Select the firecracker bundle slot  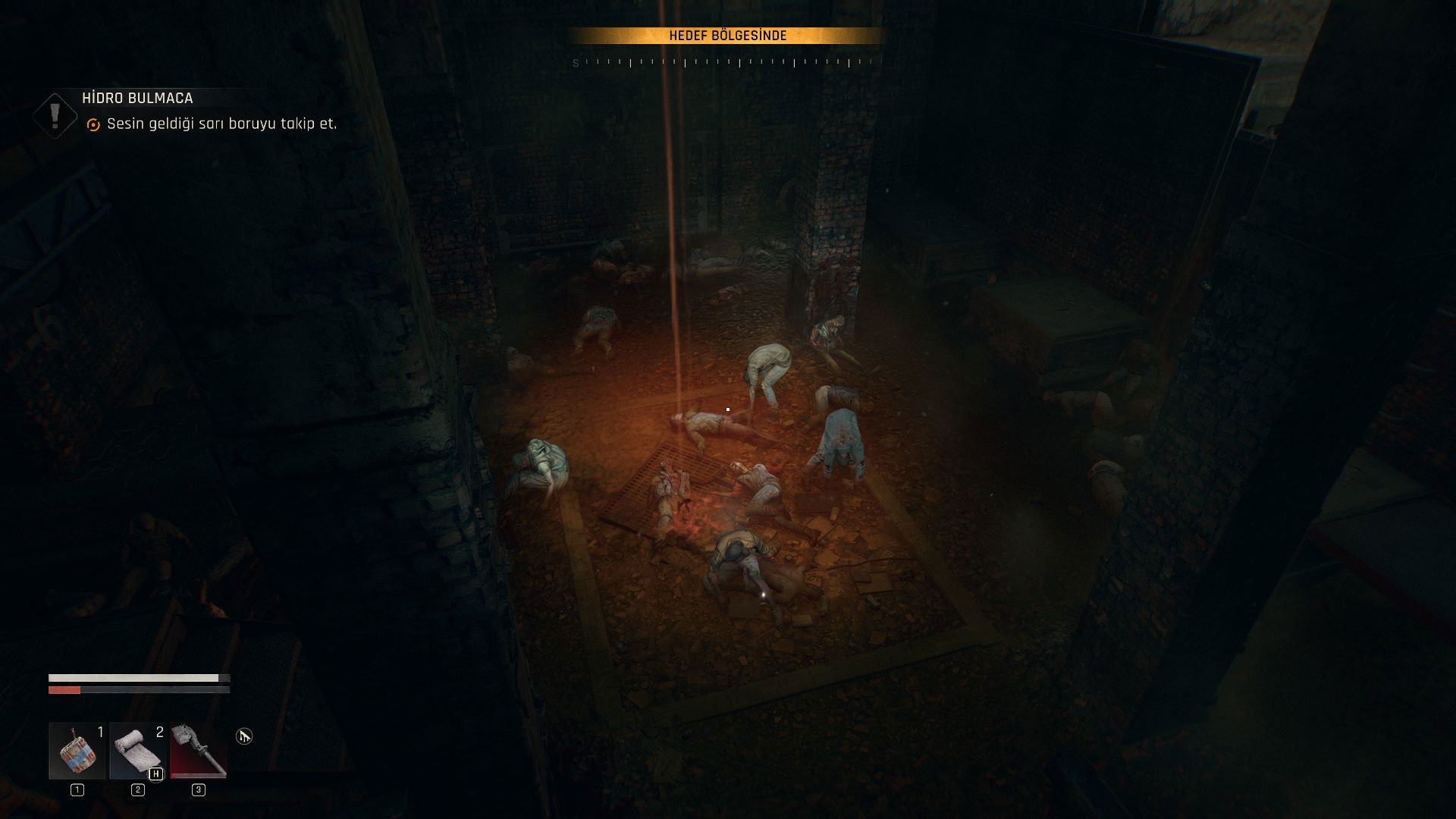click(77, 750)
